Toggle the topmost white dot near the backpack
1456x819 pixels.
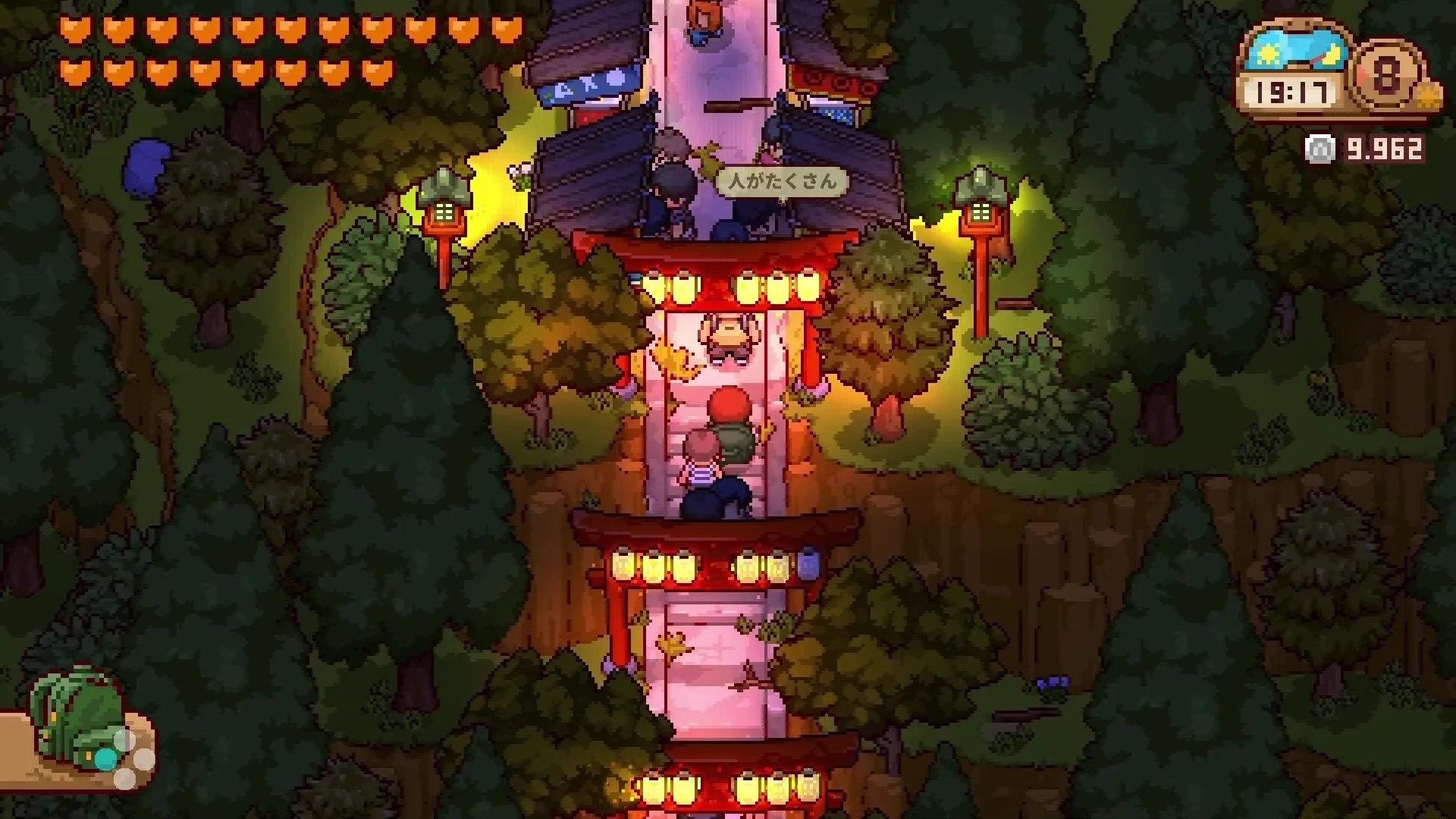(124, 739)
